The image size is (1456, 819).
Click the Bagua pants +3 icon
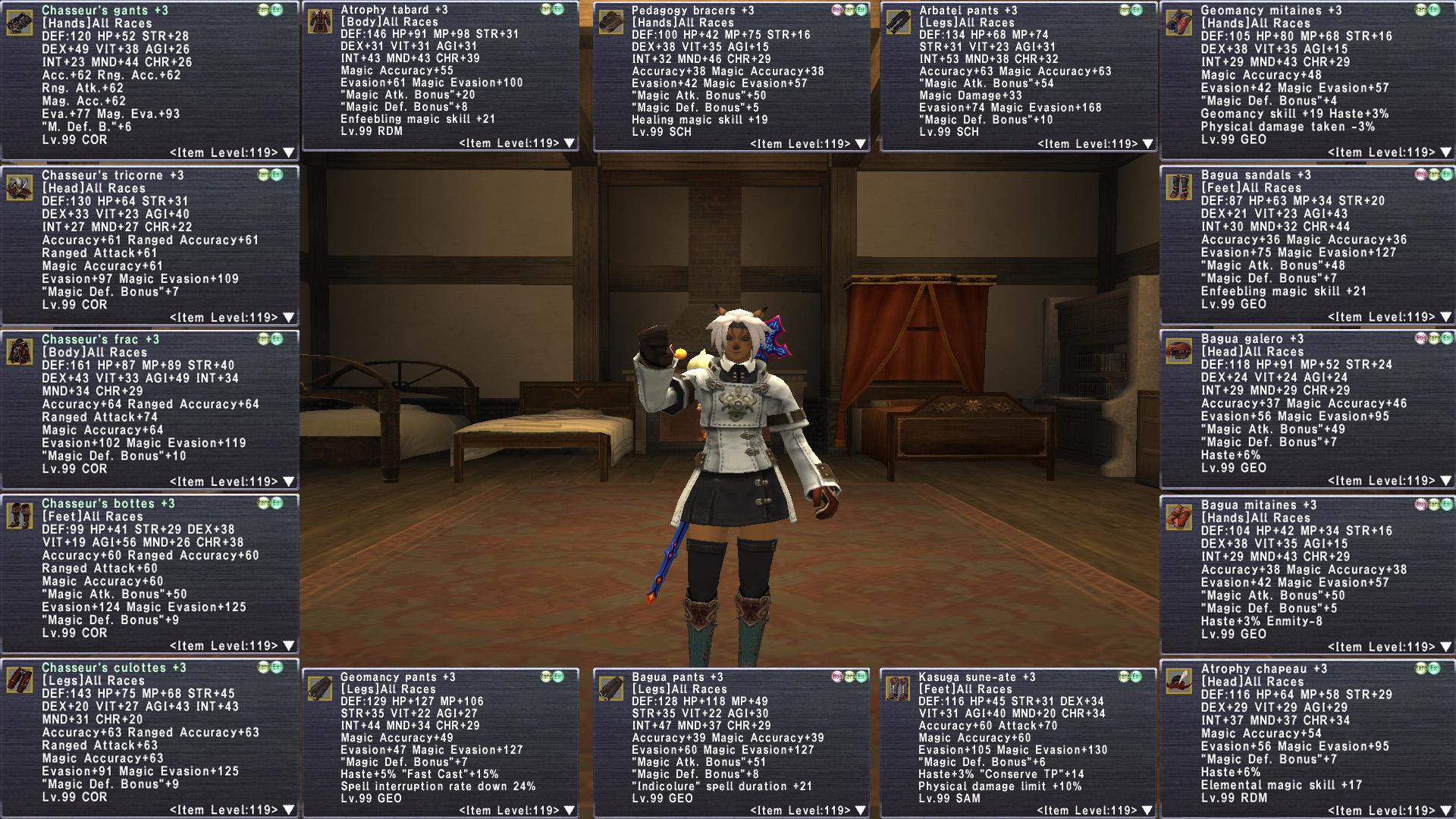point(610,689)
